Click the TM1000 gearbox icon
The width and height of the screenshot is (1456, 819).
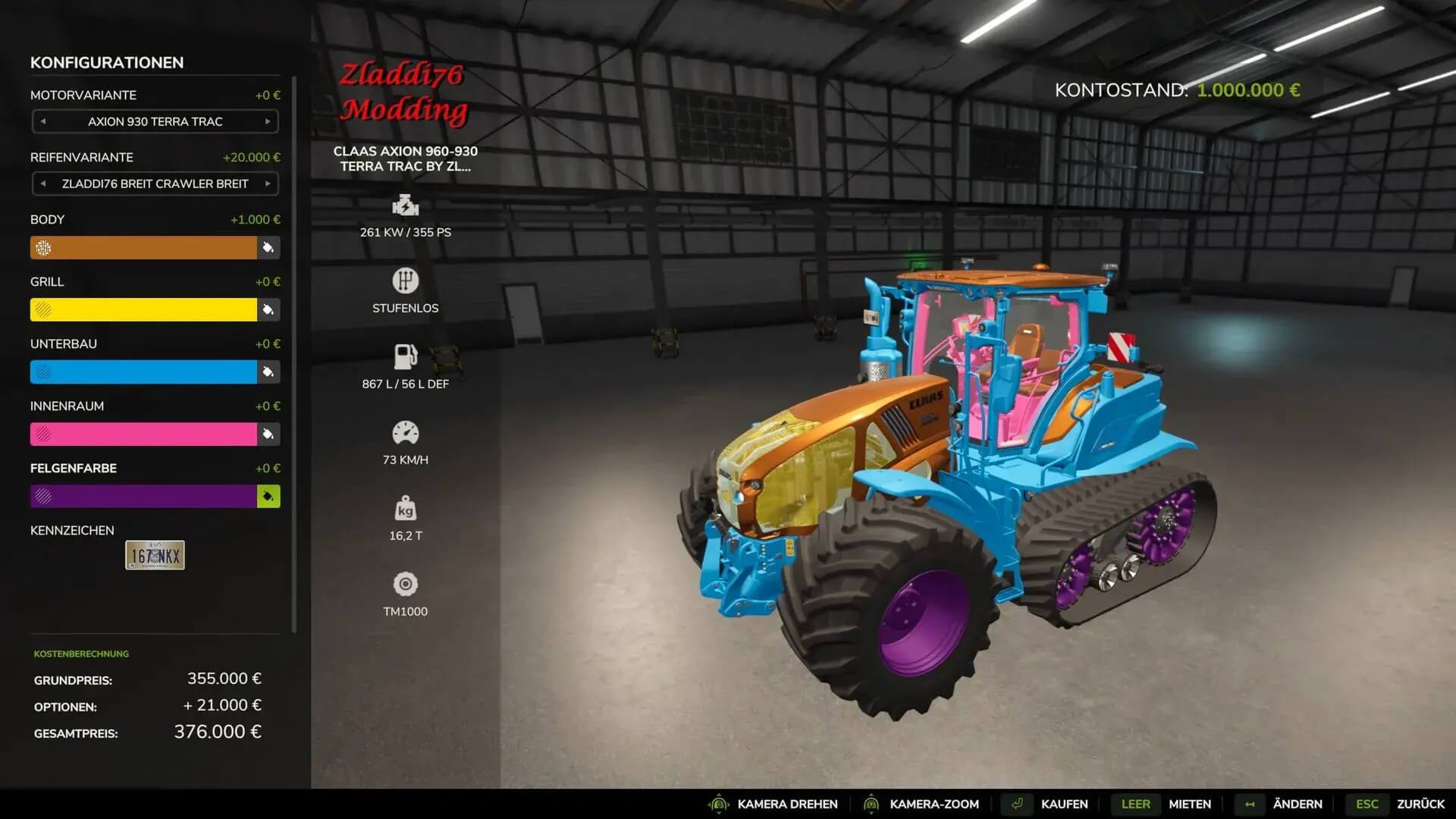tap(406, 585)
